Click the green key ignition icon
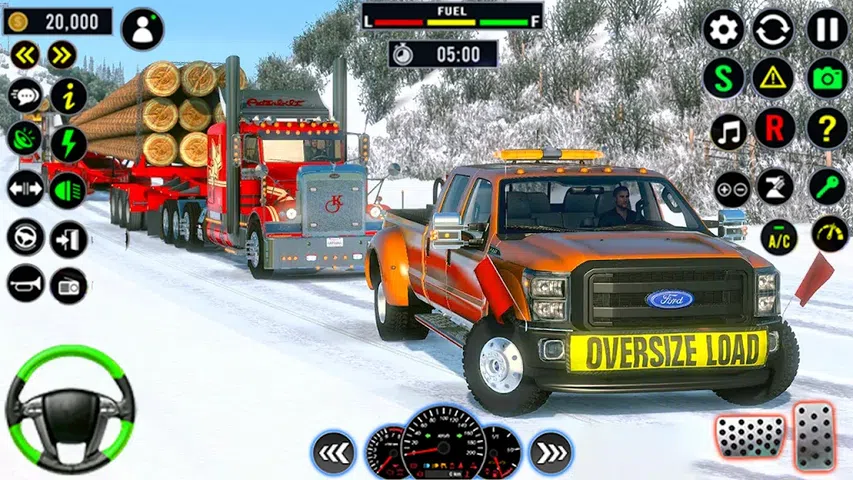The image size is (853, 480). (828, 186)
